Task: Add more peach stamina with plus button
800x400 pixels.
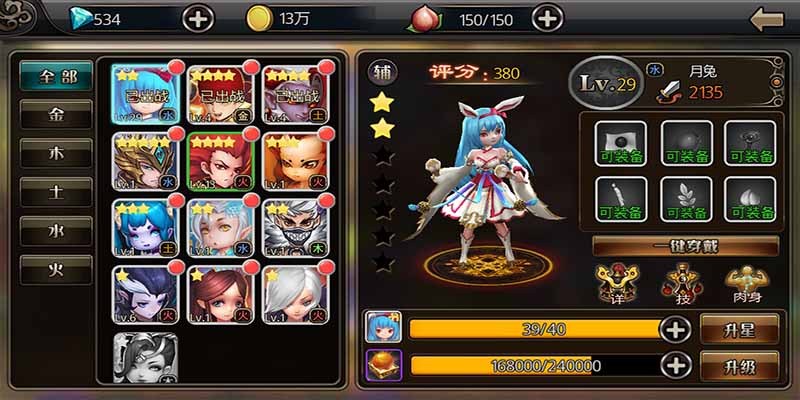Action: coord(546,18)
